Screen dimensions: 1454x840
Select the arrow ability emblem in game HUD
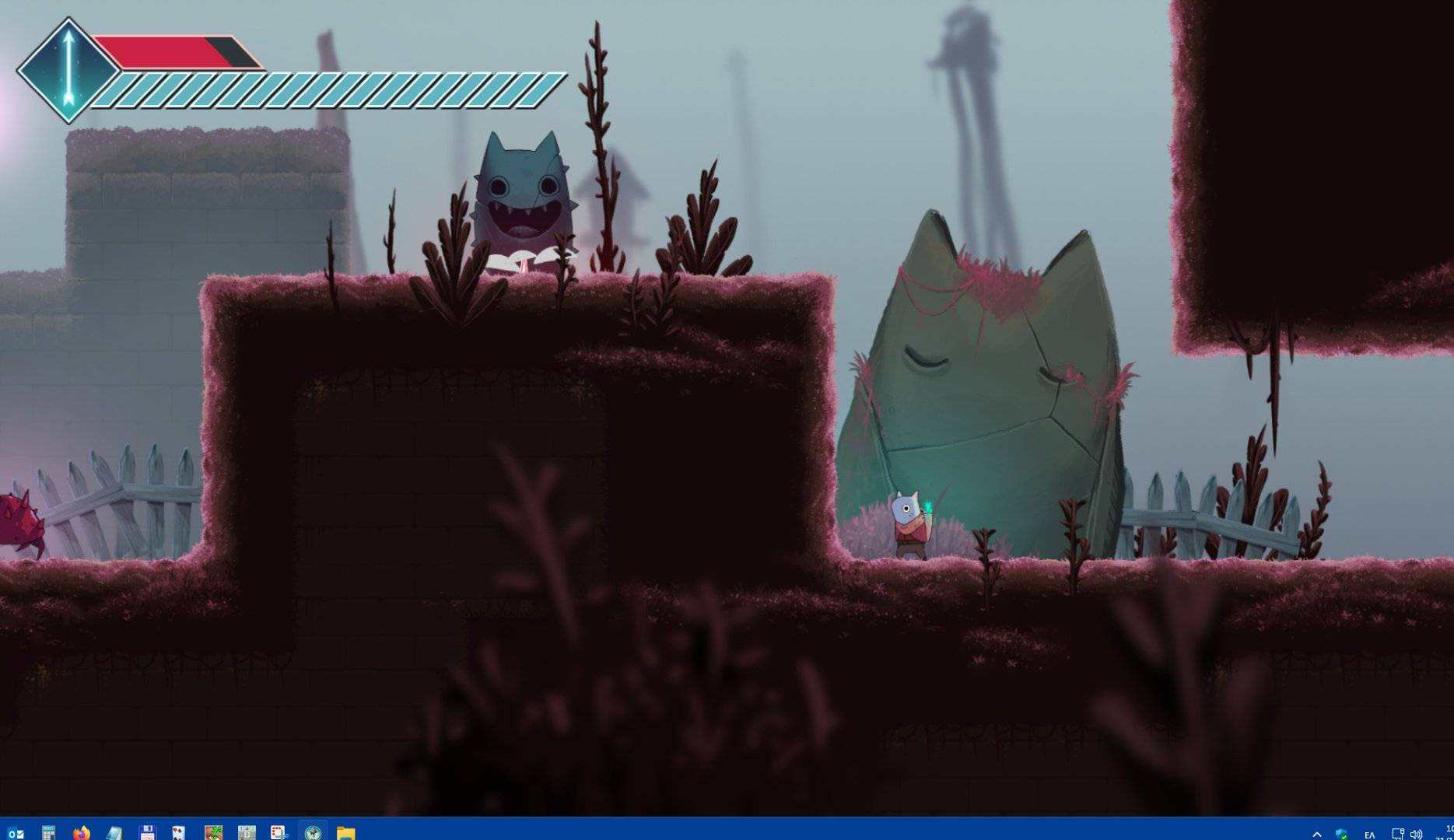[x=67, y=70]
